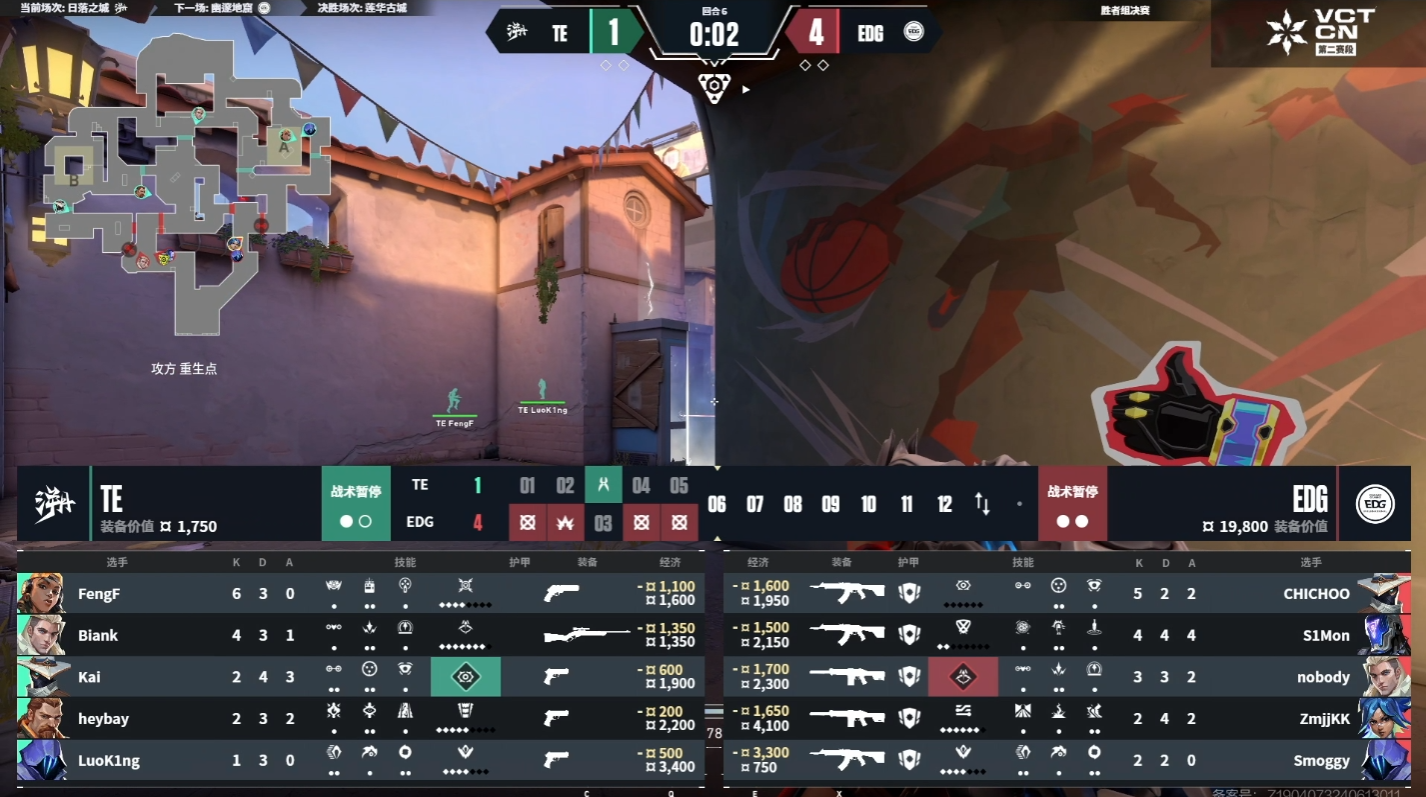Select heybay's scoreboard row
This screenshot has height=797, width=1426.
click(360, 719)
